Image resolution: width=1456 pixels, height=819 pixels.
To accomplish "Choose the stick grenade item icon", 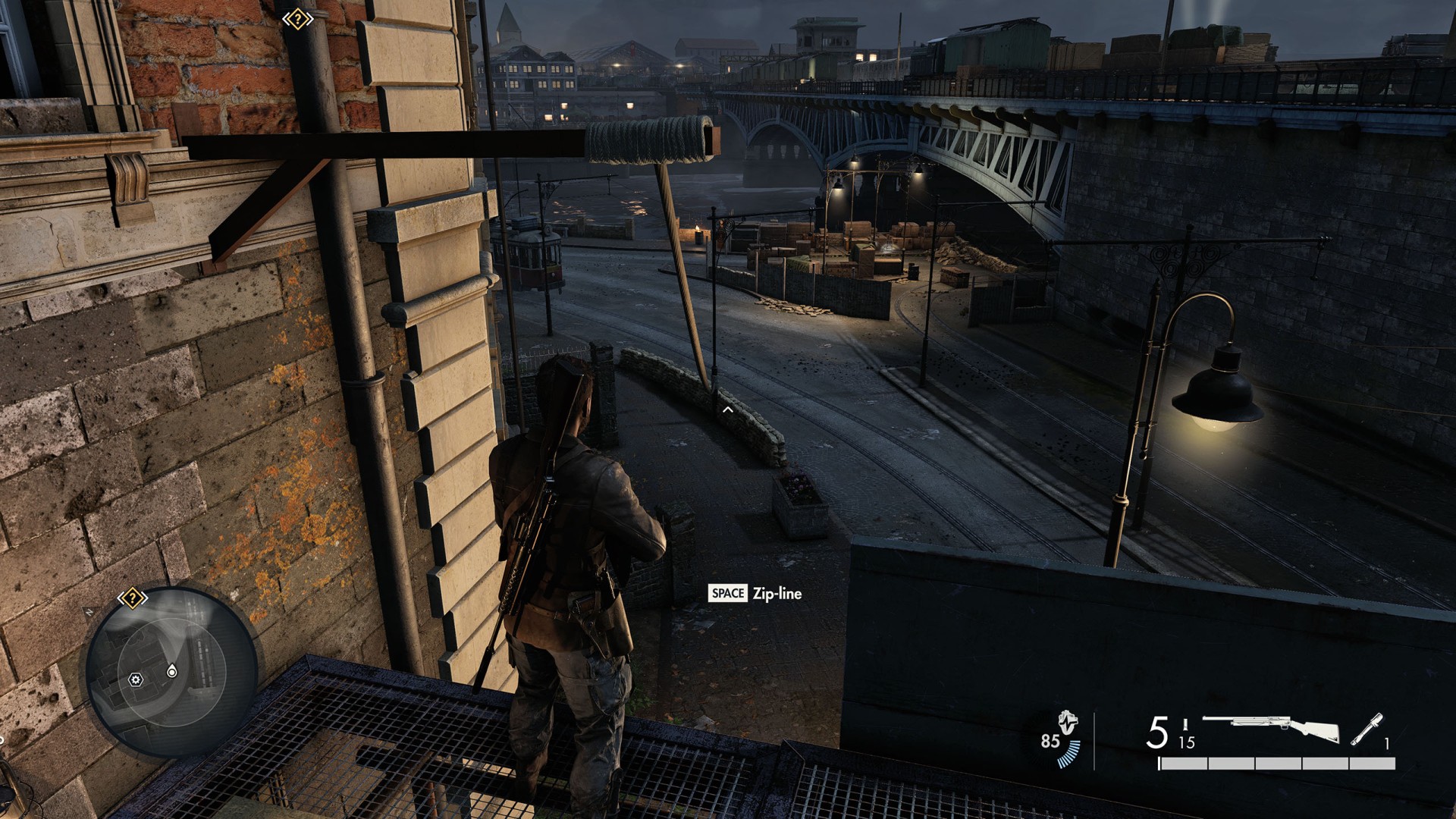I will point(1367,730).
